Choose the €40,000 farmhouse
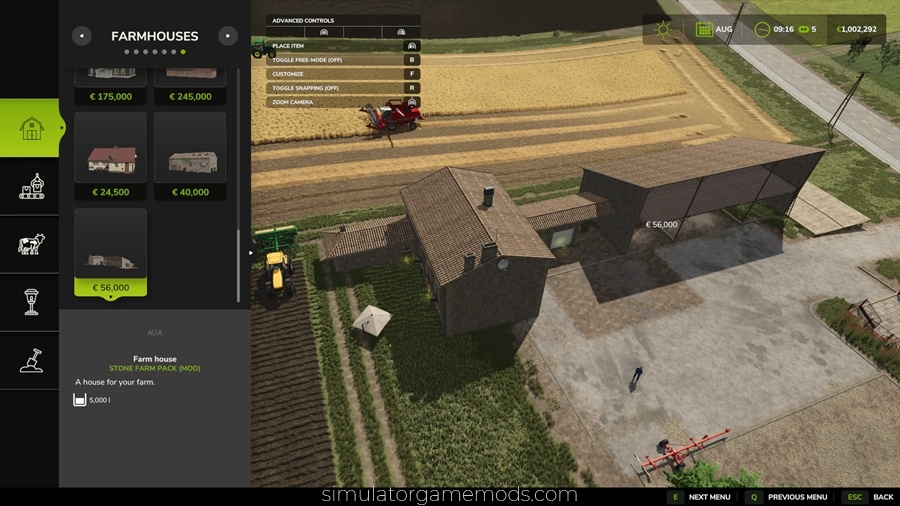 pos(190,156)
